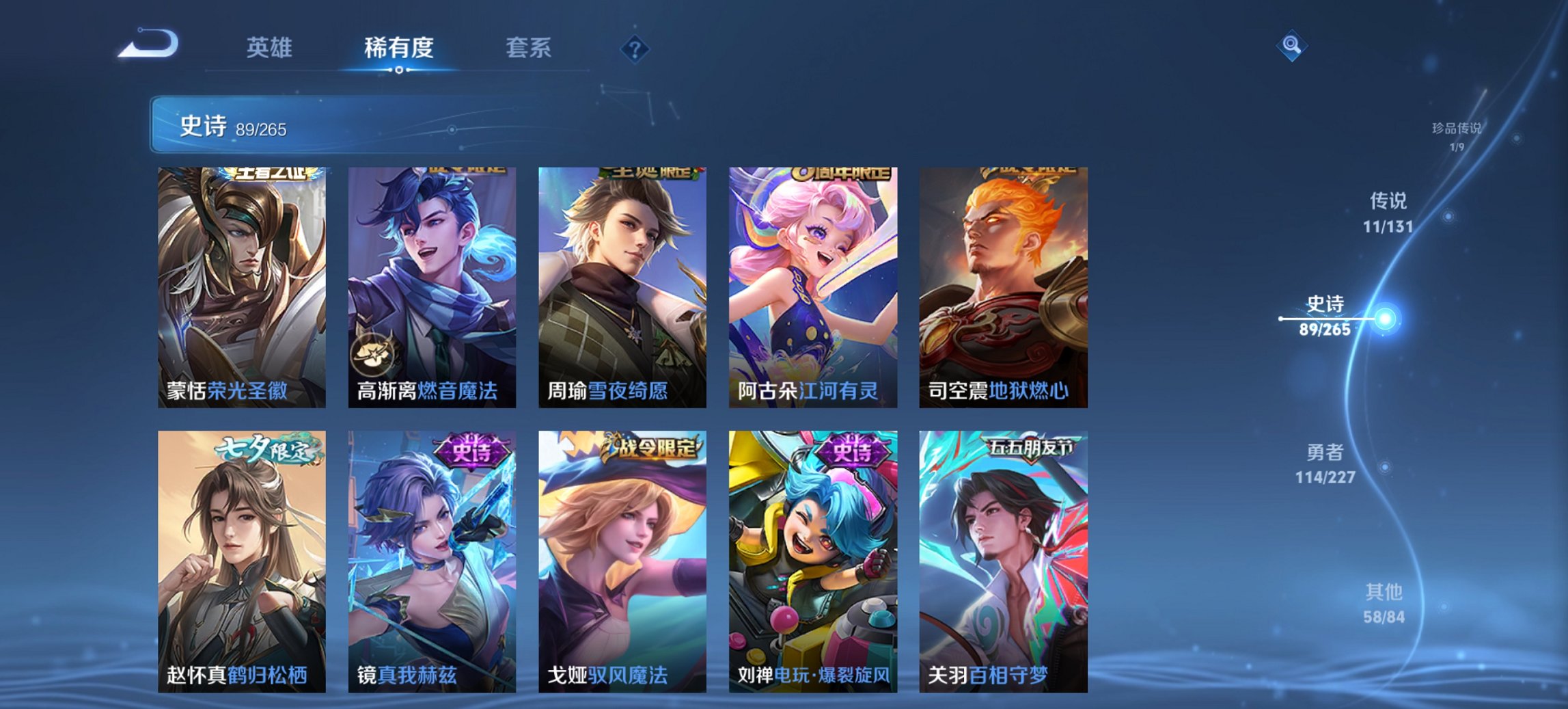Click the help question mark icon
This screenshot has height=709, width=1568.
(x=633, y=49)
